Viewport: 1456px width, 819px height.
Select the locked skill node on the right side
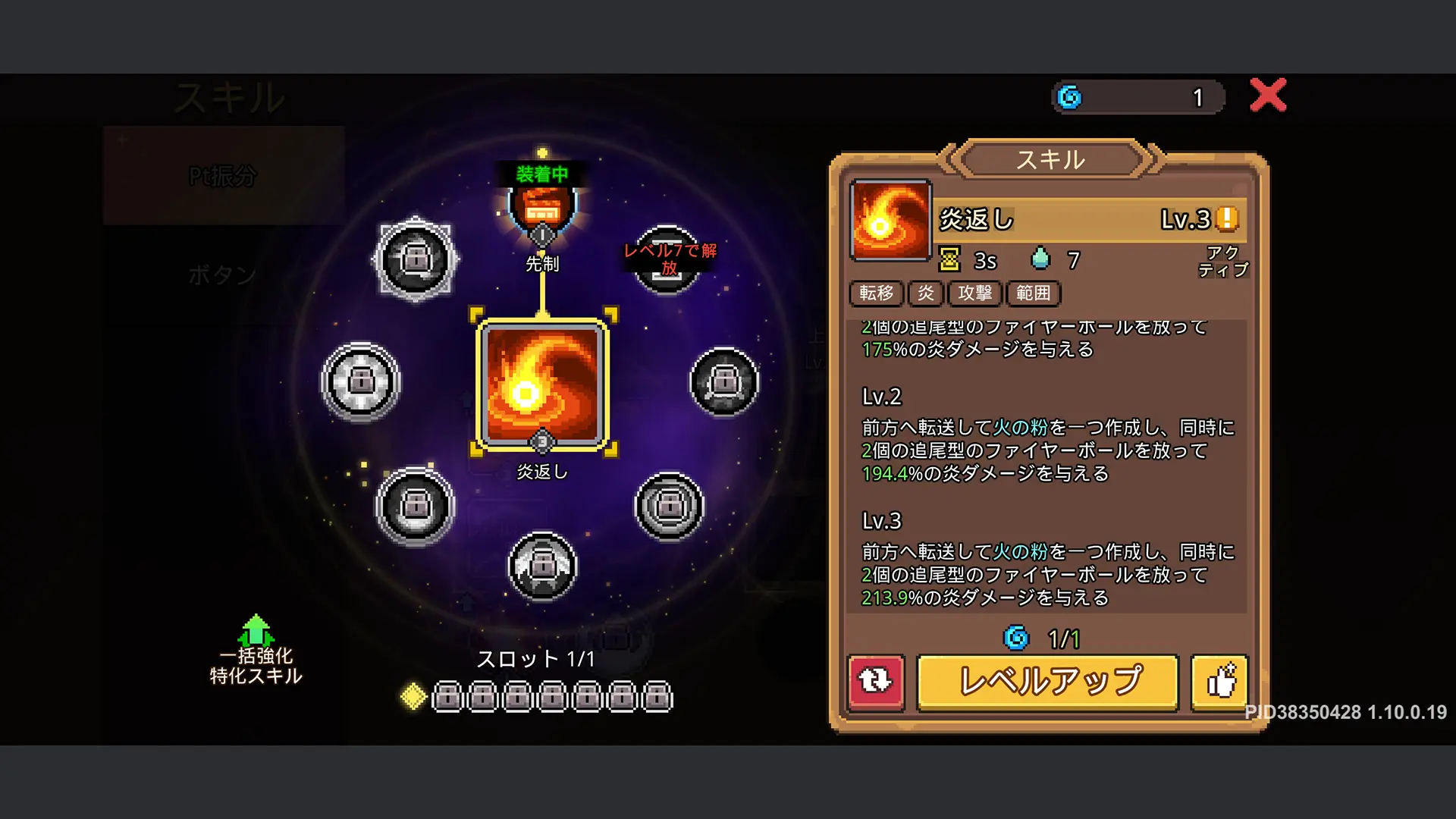tap(723, 383)
